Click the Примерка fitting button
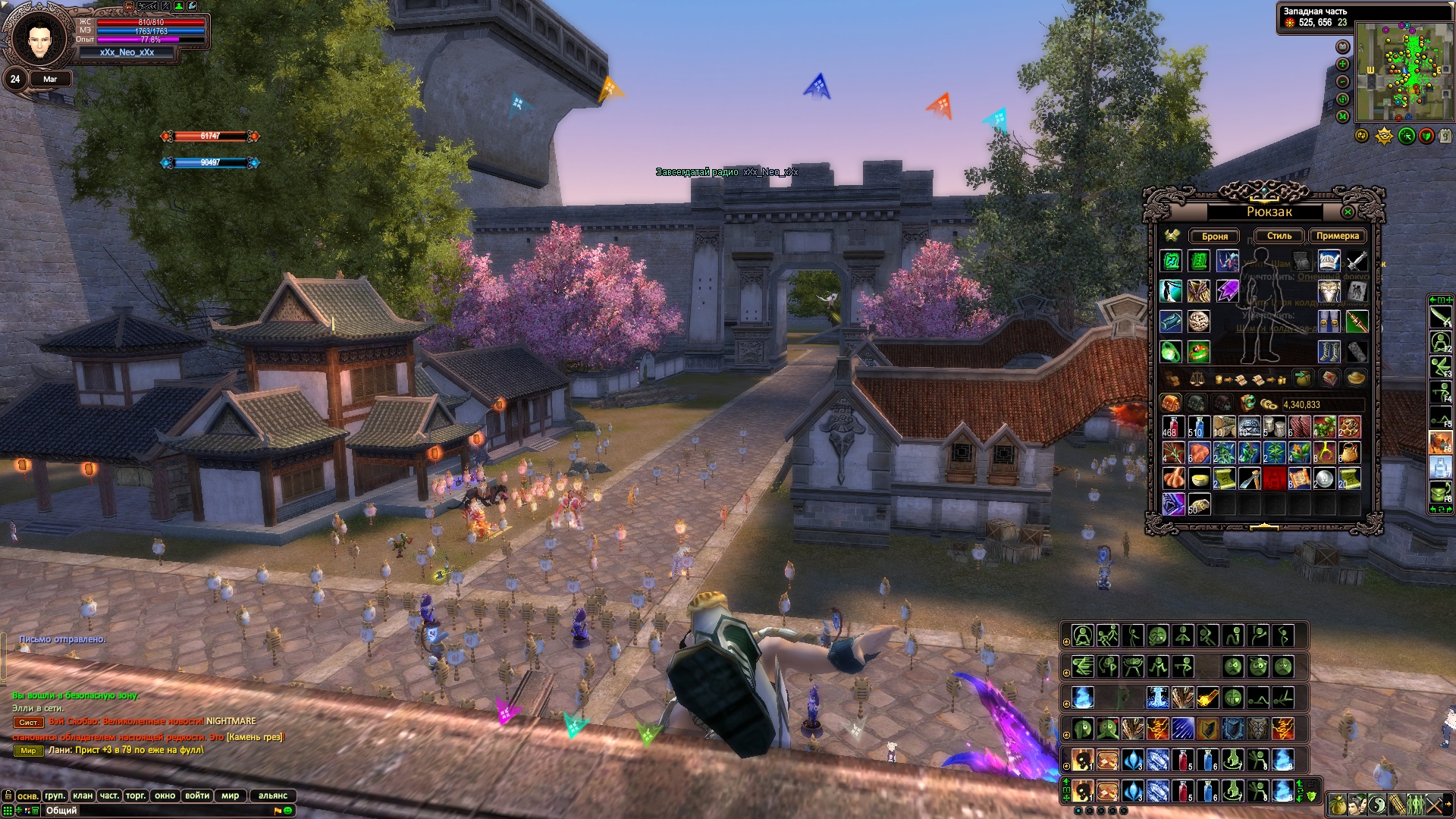Image resolution: width=1456 pixels, height=819 pixels. (x=1337, y=236)
